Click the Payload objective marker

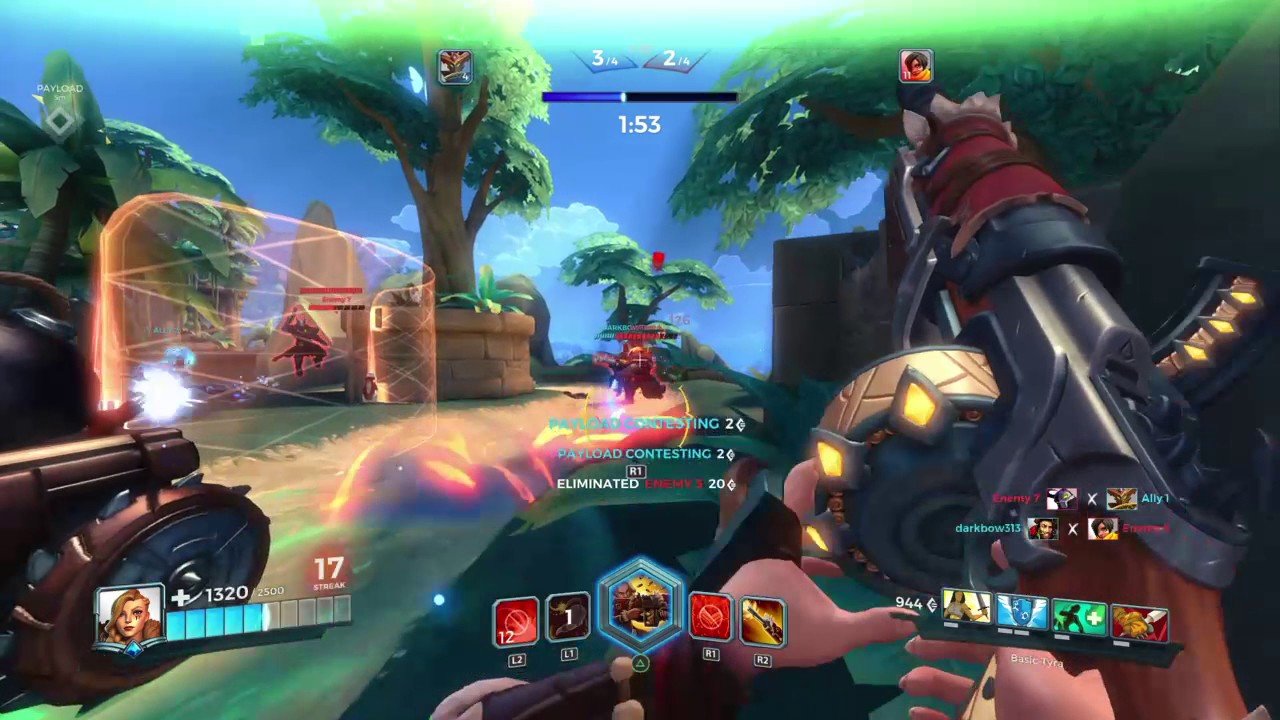click(60, 121)
